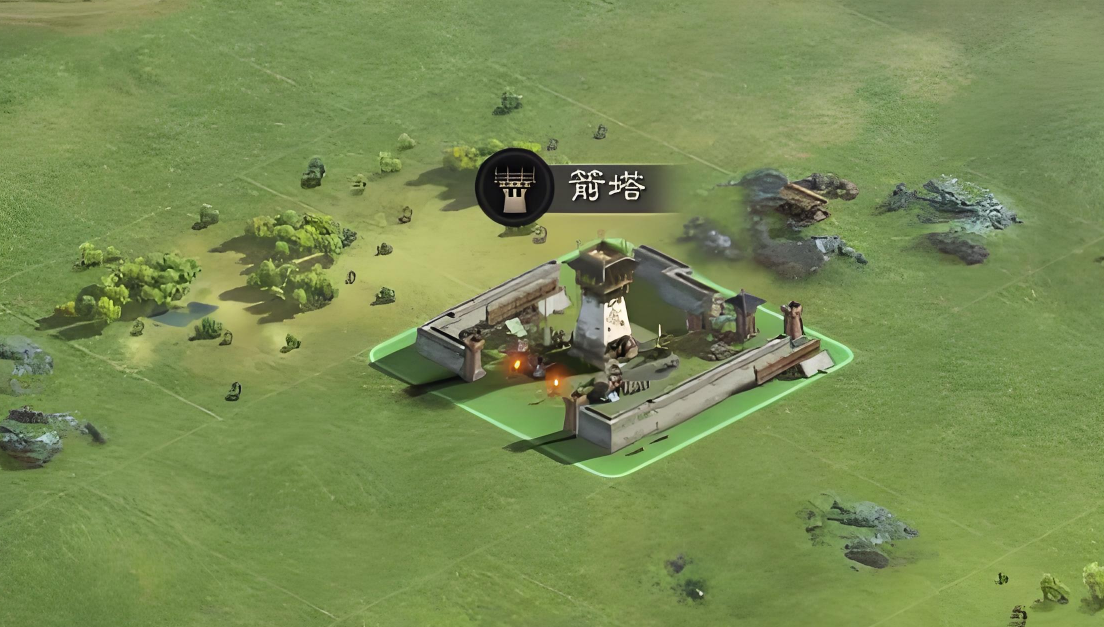This screenshot has height=627, width=1104.
Task: Select the round tower icon badge
Action: [x=514, y=187]
